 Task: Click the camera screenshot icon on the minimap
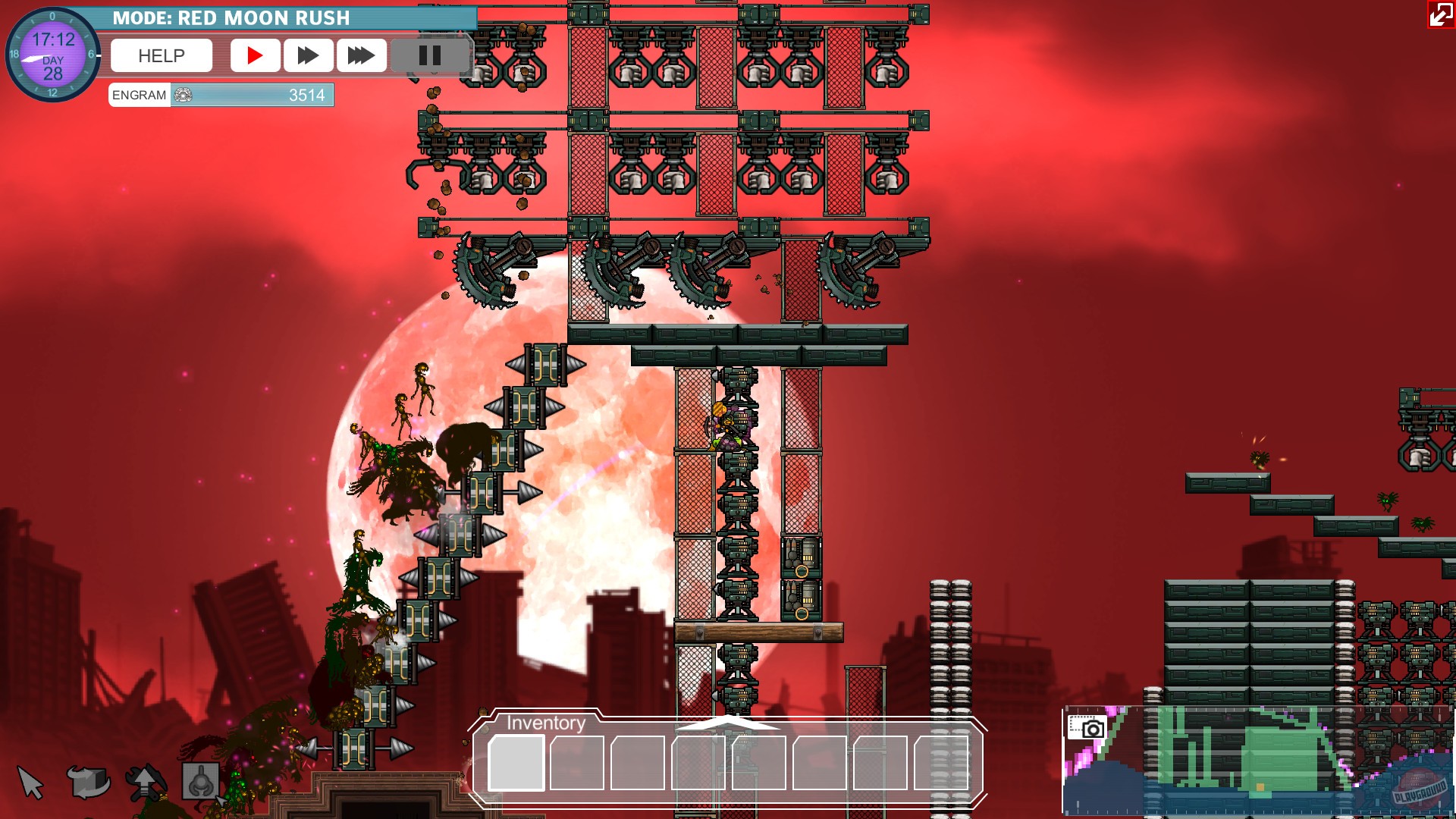pyautogui.click(x=1086, y=726)
